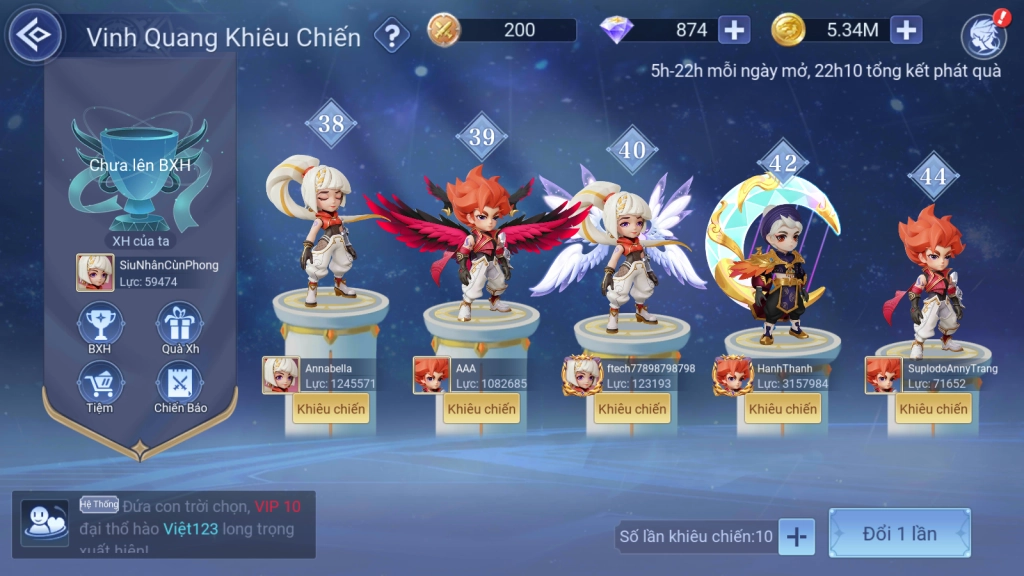This screenshot has height=576, width=1024.
Task: Add more purple diamonds
Action: [734, 30]
